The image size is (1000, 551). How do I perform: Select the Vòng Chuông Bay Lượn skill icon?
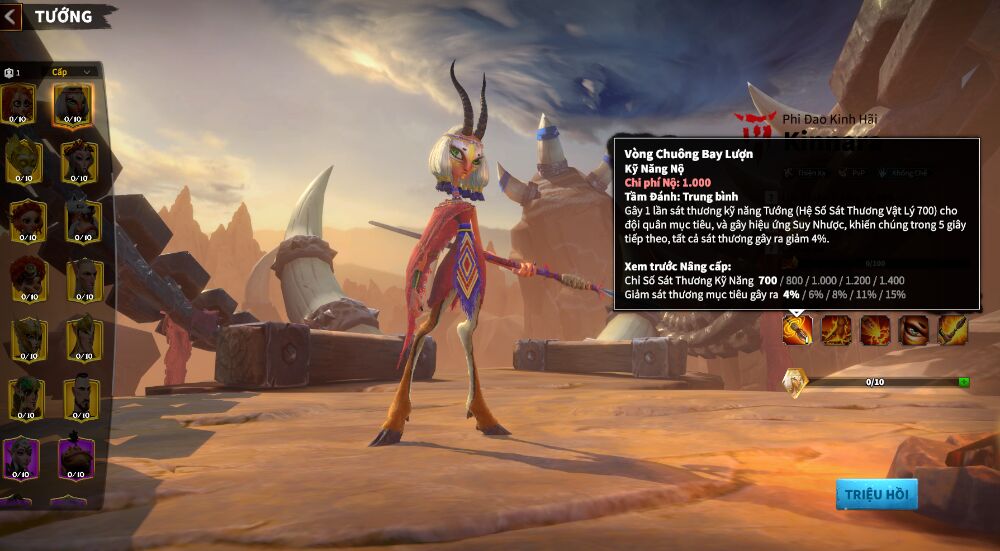797,329
